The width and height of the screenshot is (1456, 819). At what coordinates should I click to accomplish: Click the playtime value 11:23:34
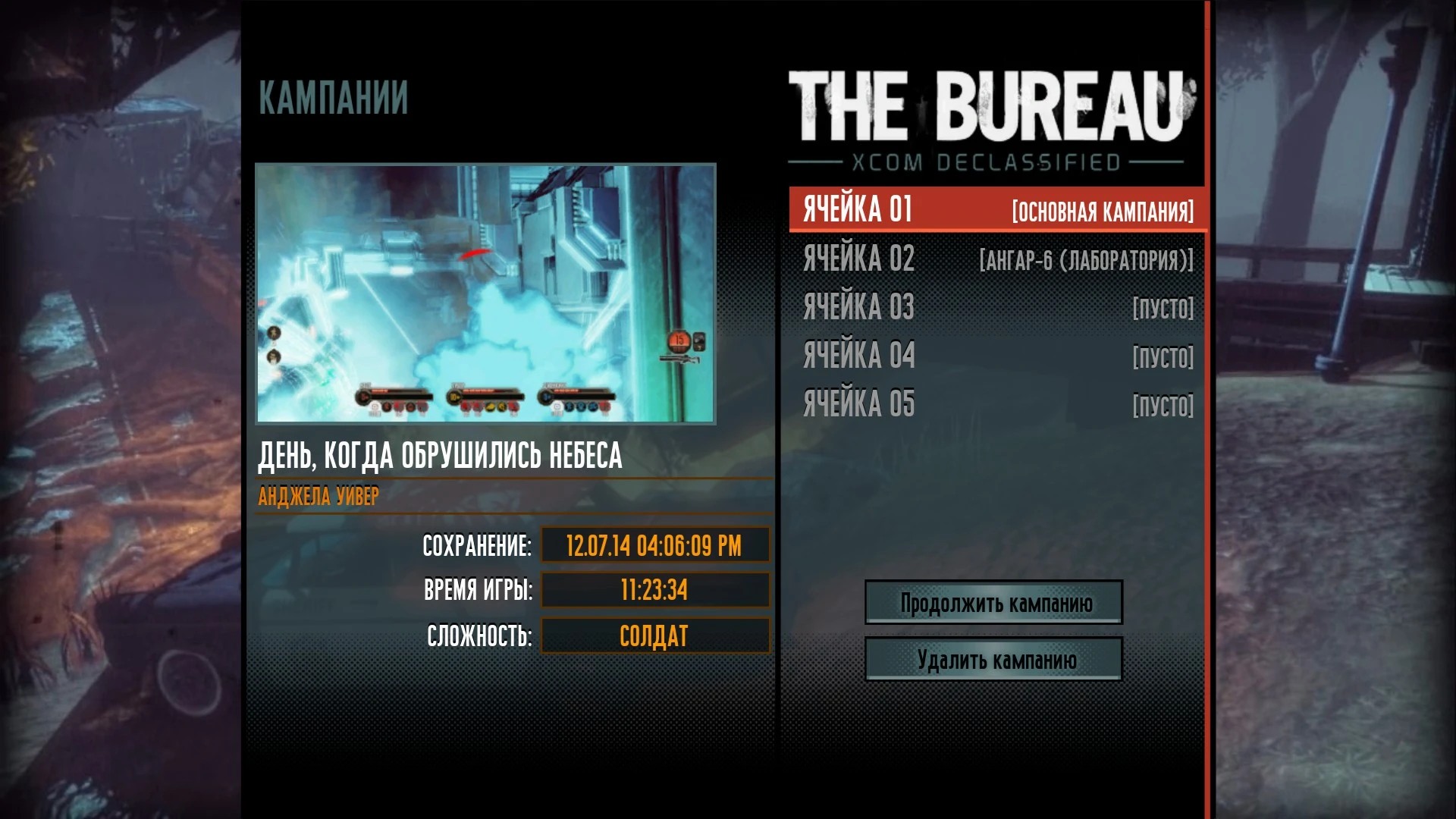click(x=654, y=590)
